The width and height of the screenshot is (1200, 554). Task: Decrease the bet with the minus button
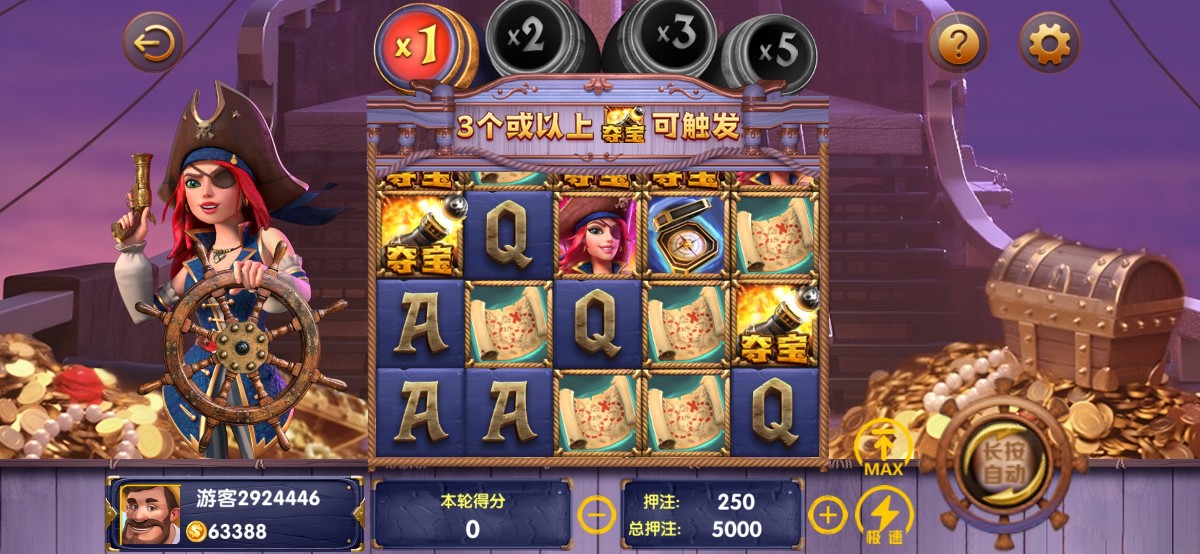597,515
